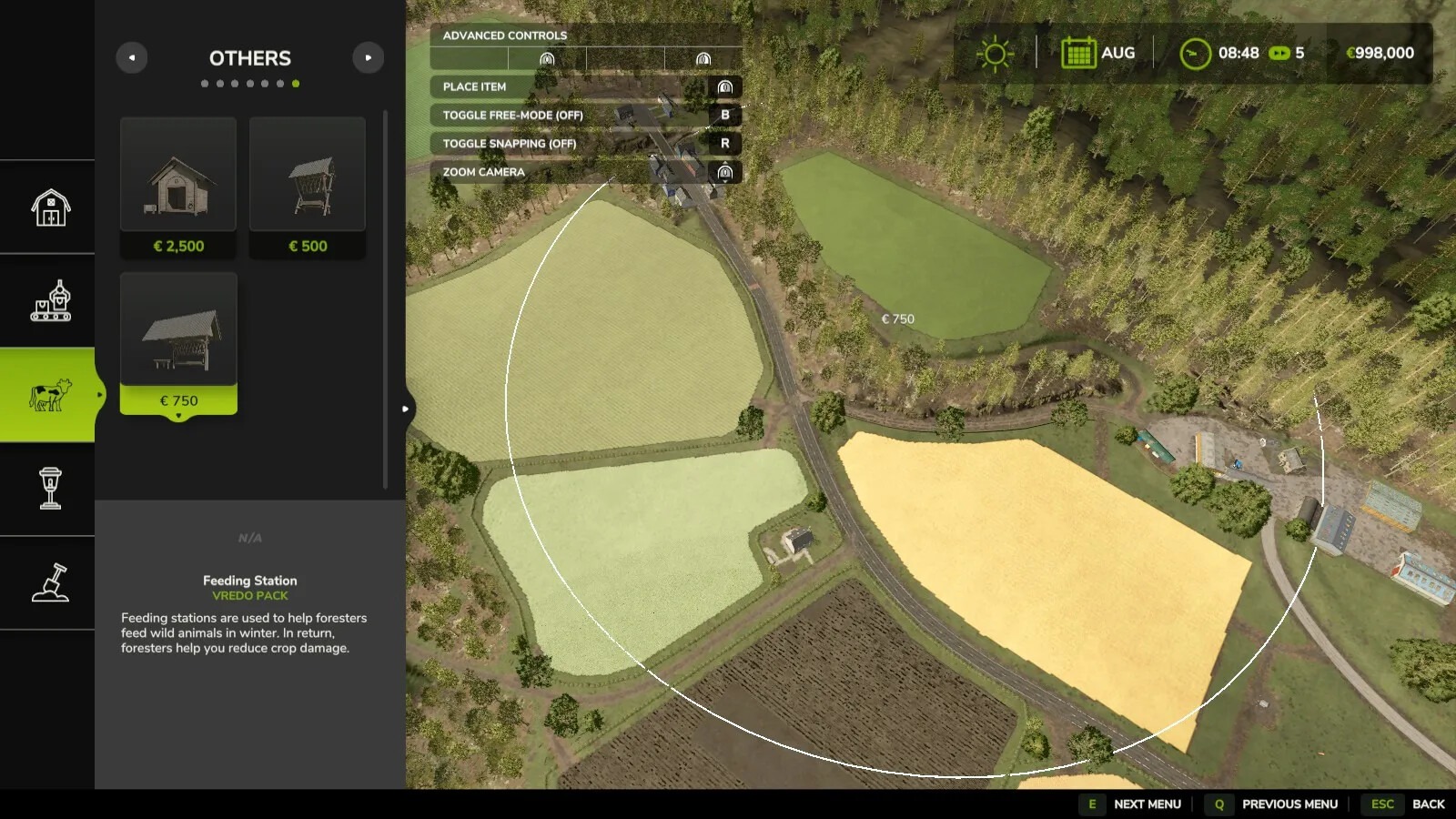
Task: Select the €500 hay rack item
Action: click(308, 187)
